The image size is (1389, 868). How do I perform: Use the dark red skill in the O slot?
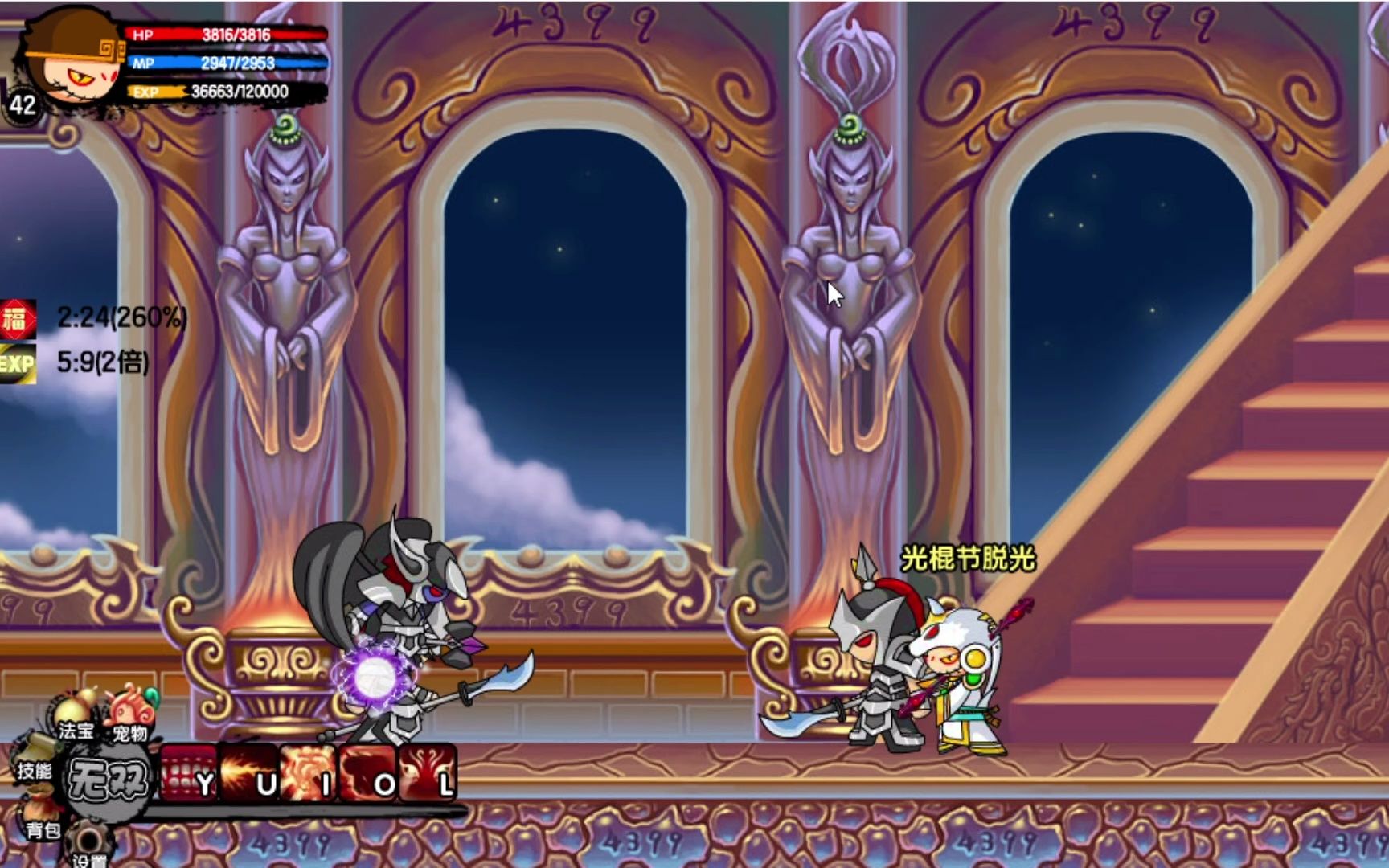(x=368, y=773)
